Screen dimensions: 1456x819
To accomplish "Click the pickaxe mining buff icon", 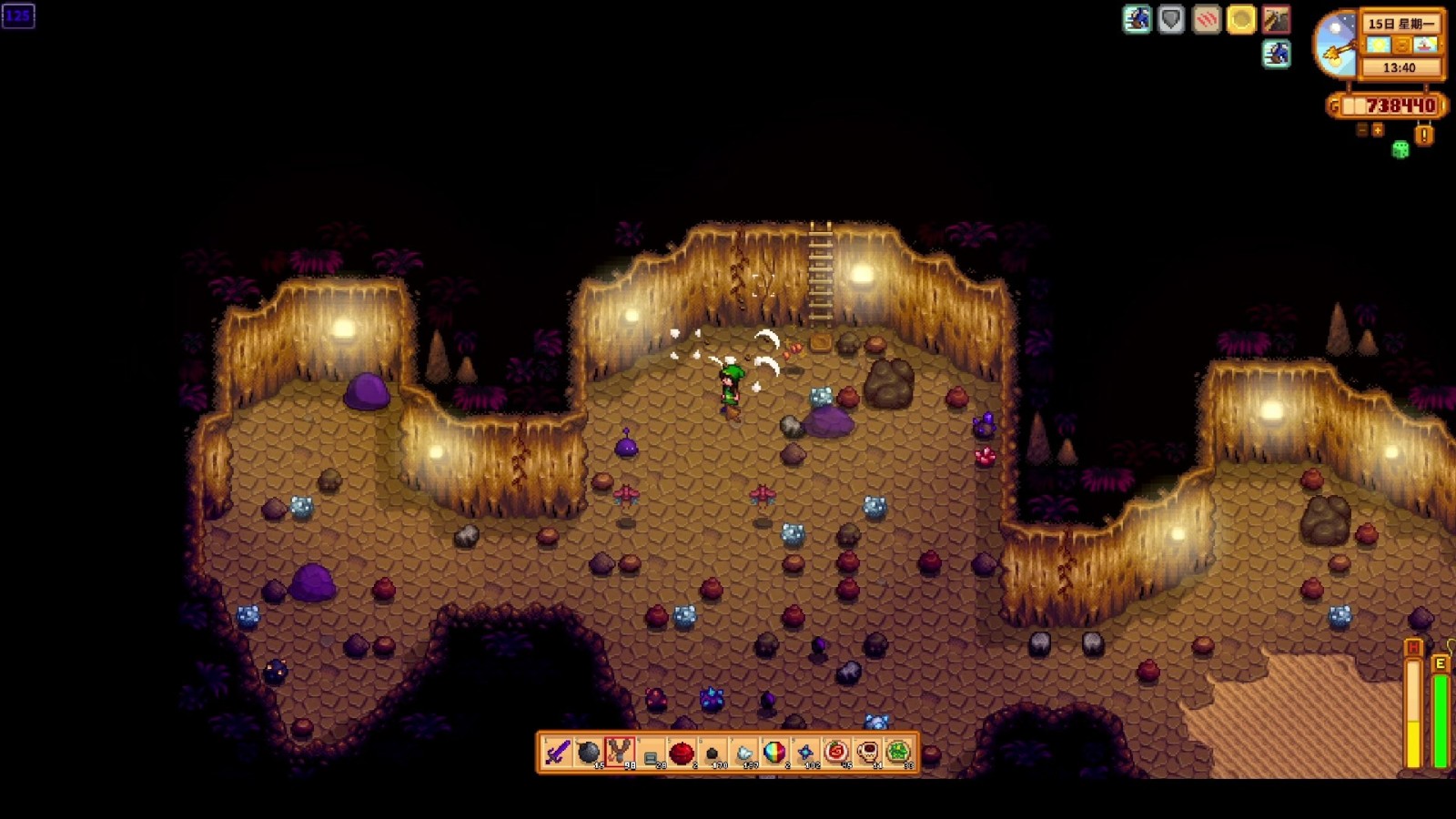I will click(1276, 20).
